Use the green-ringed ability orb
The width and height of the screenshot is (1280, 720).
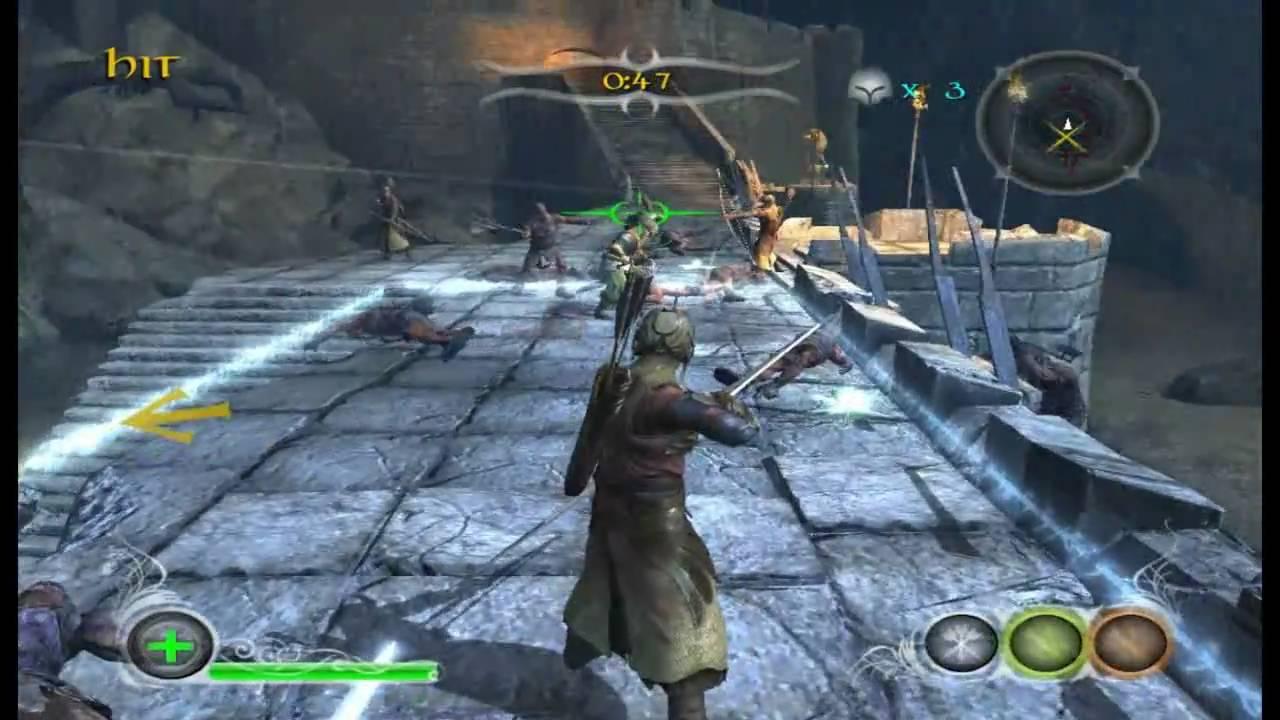point(1044,642)
